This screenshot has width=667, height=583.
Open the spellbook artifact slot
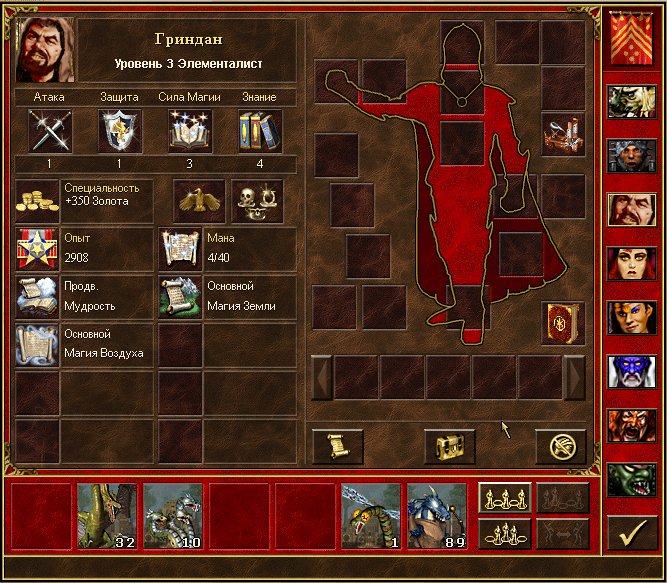point(562,322)
